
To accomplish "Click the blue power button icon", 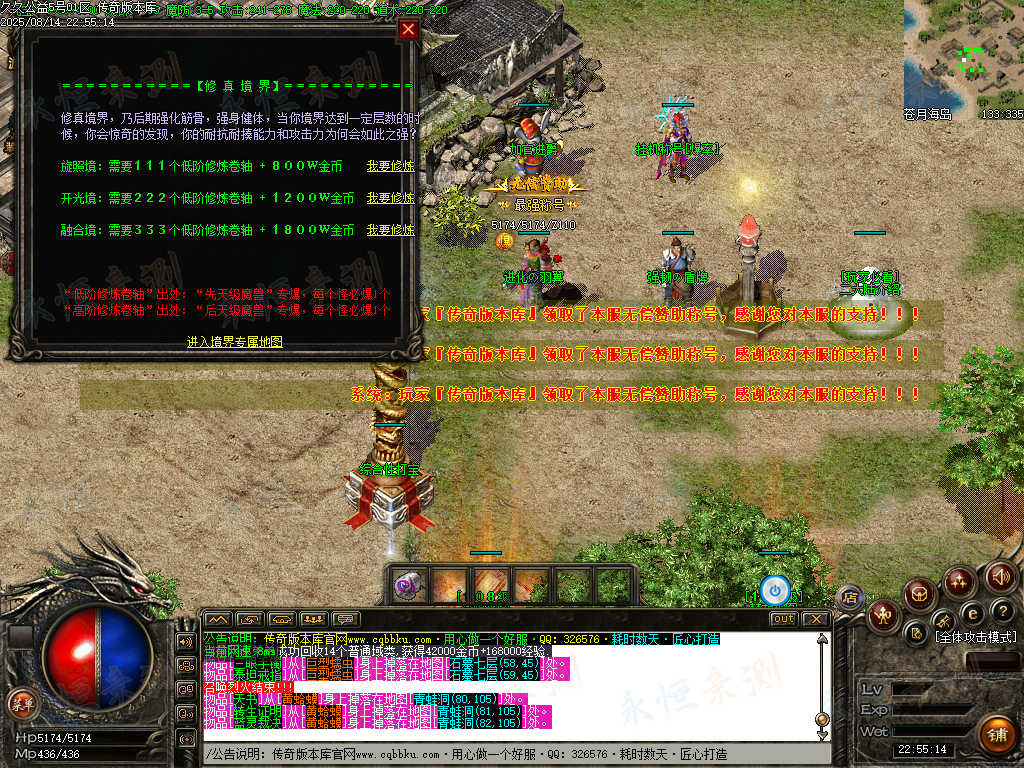I will pos(774,590).
